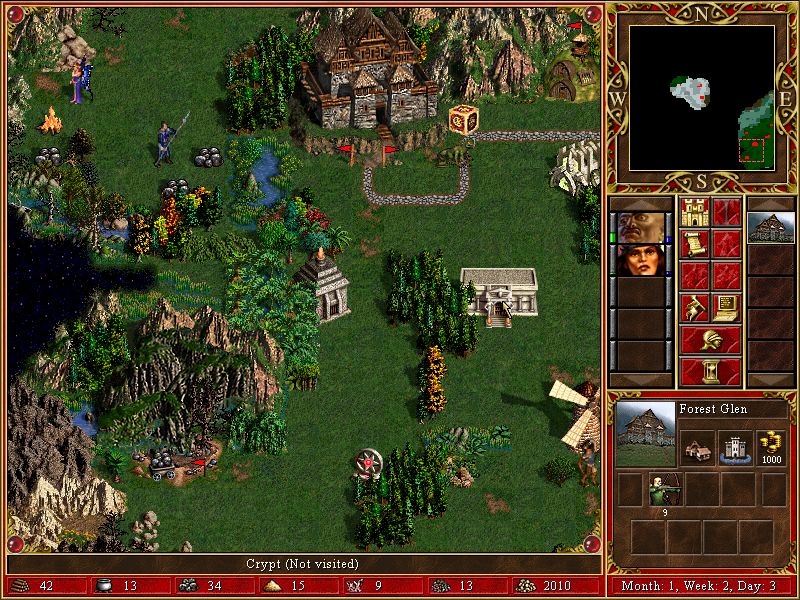This screenshot has width=800, height=600.
Task: End the turn with the hourglass button
Action: (710, 370)
